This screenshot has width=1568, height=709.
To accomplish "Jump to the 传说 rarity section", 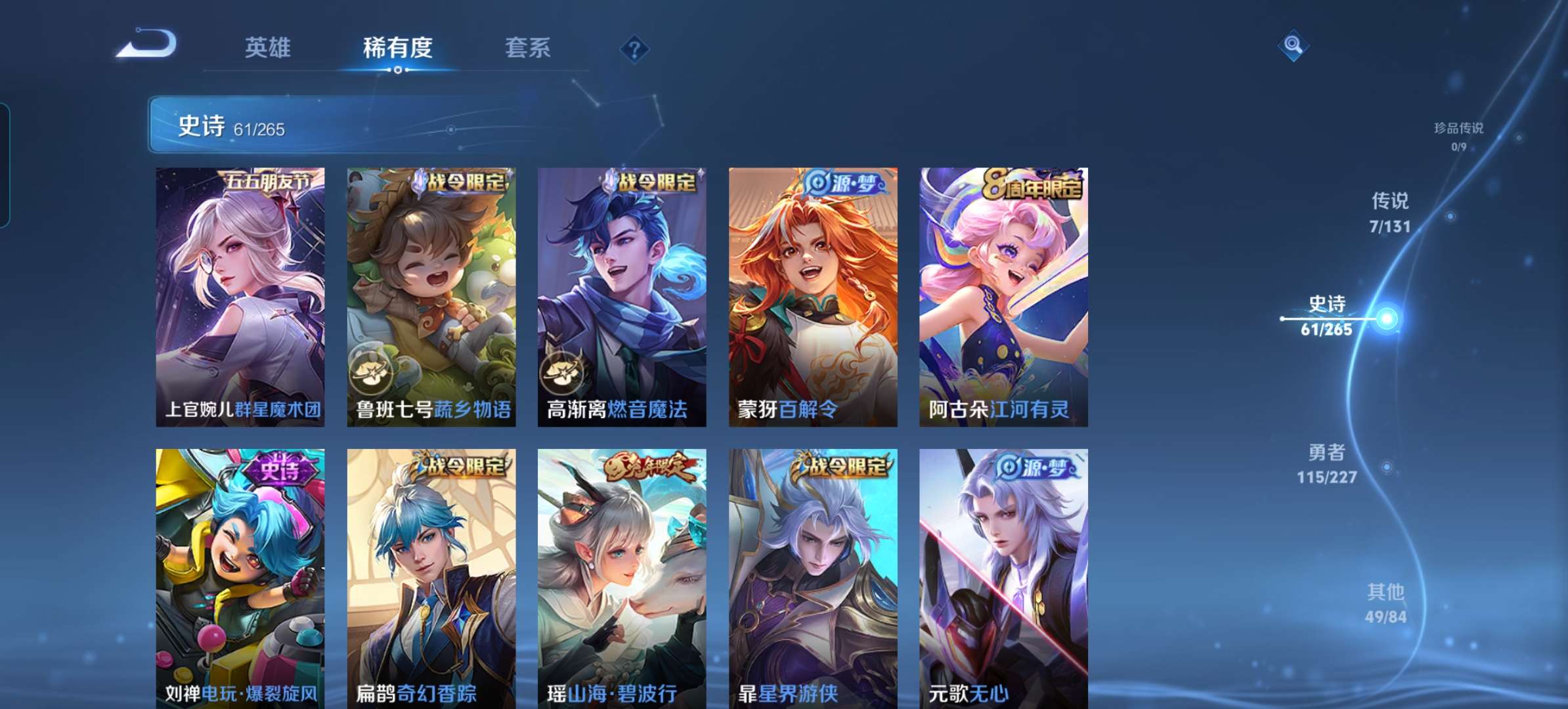I will click(1390, 212).
